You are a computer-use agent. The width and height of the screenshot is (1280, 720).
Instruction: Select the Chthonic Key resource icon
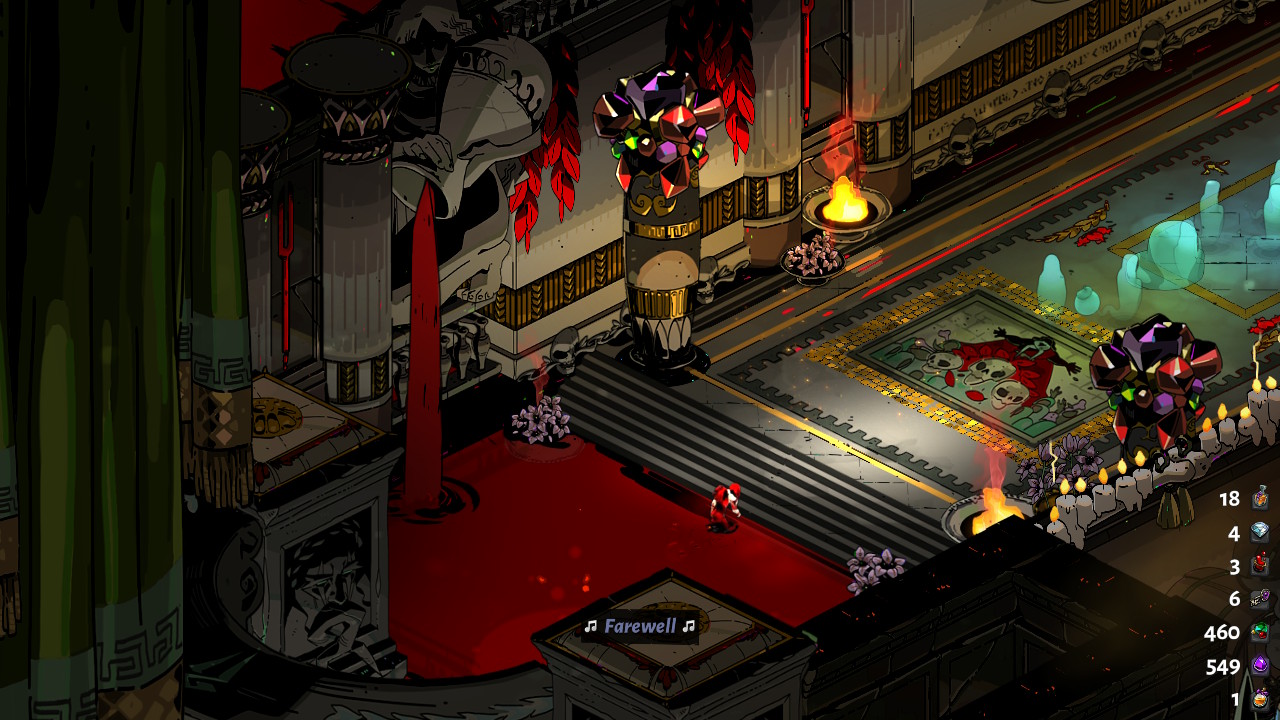pos(1260,599)
